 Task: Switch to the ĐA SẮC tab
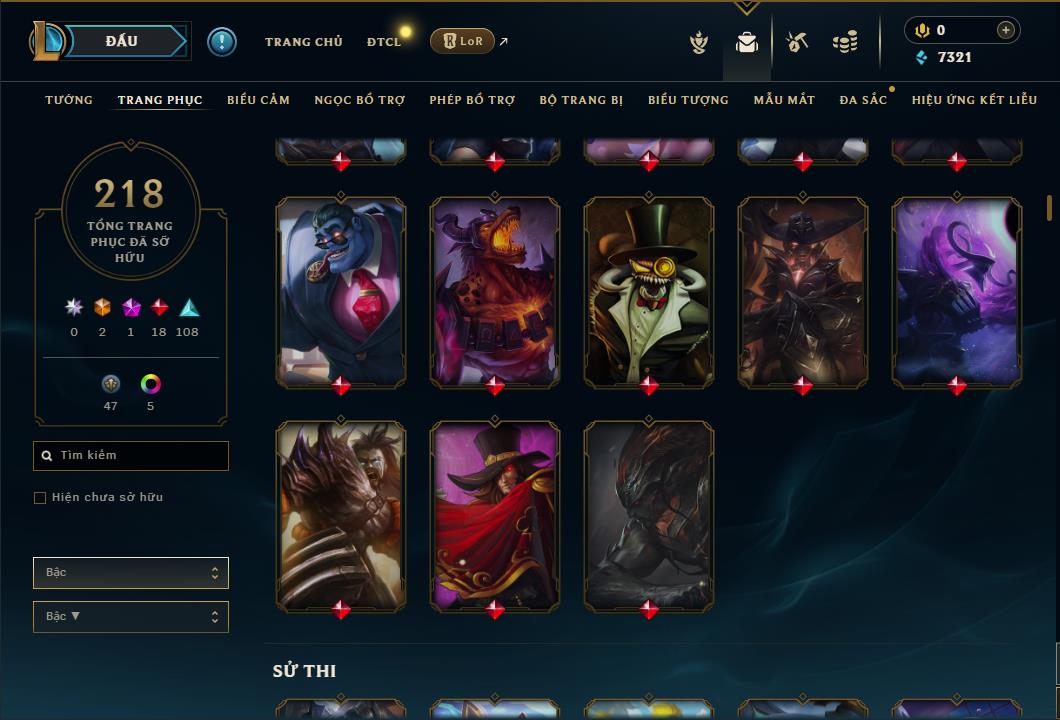pyautogui.click(x=863, y=100)
